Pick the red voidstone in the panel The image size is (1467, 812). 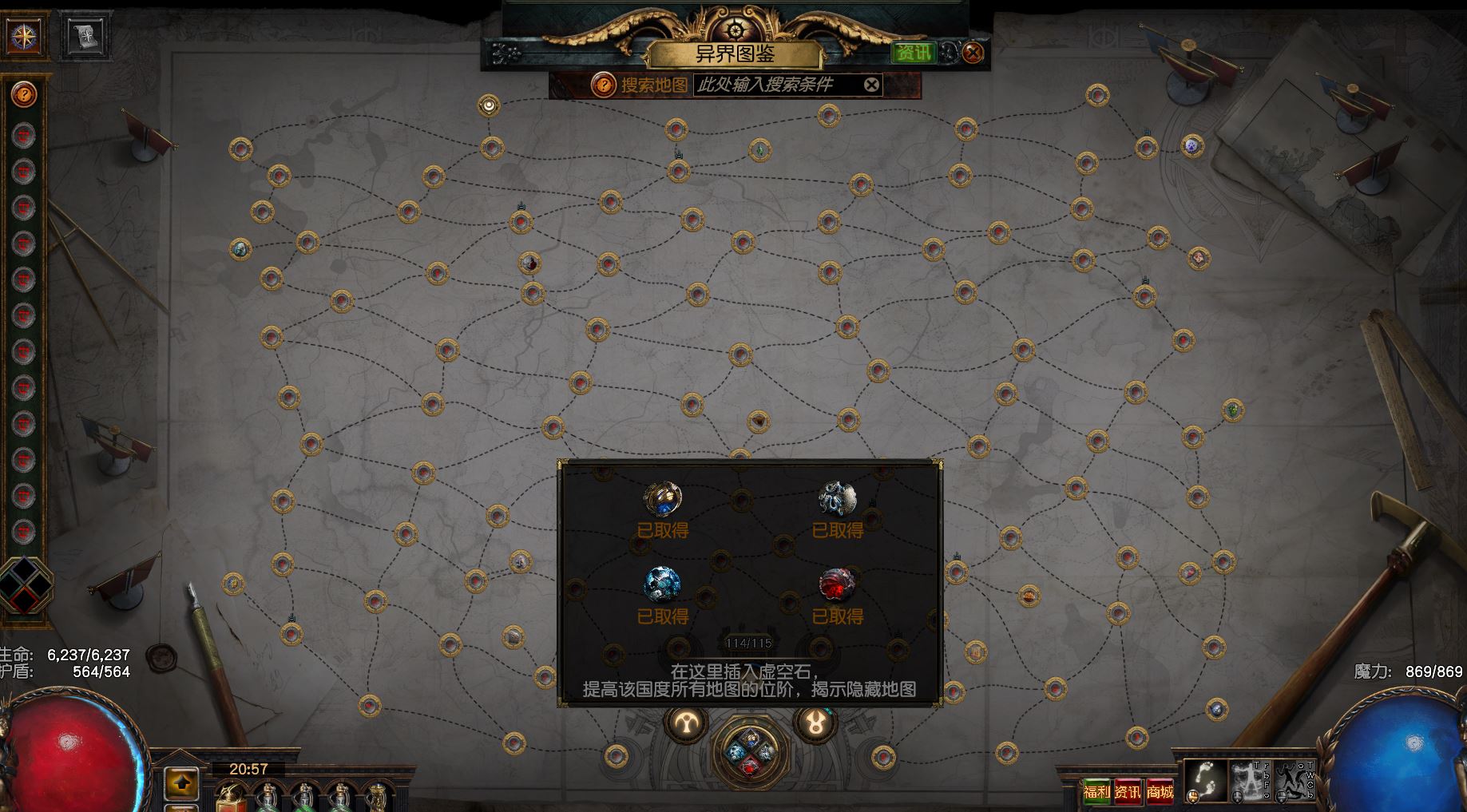[x=837, y=584]
